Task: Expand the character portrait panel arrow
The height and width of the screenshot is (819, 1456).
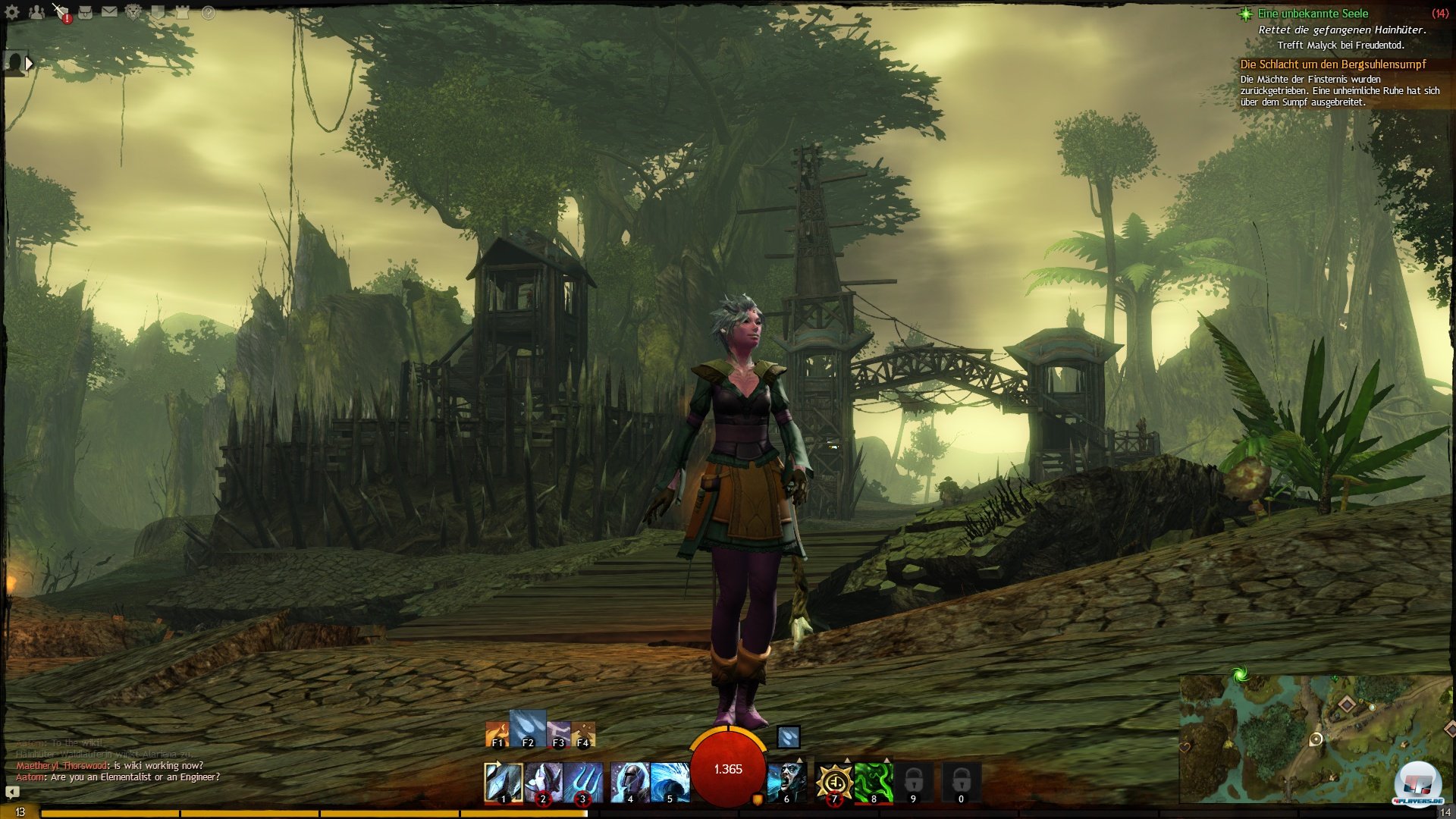Action: 29,64
